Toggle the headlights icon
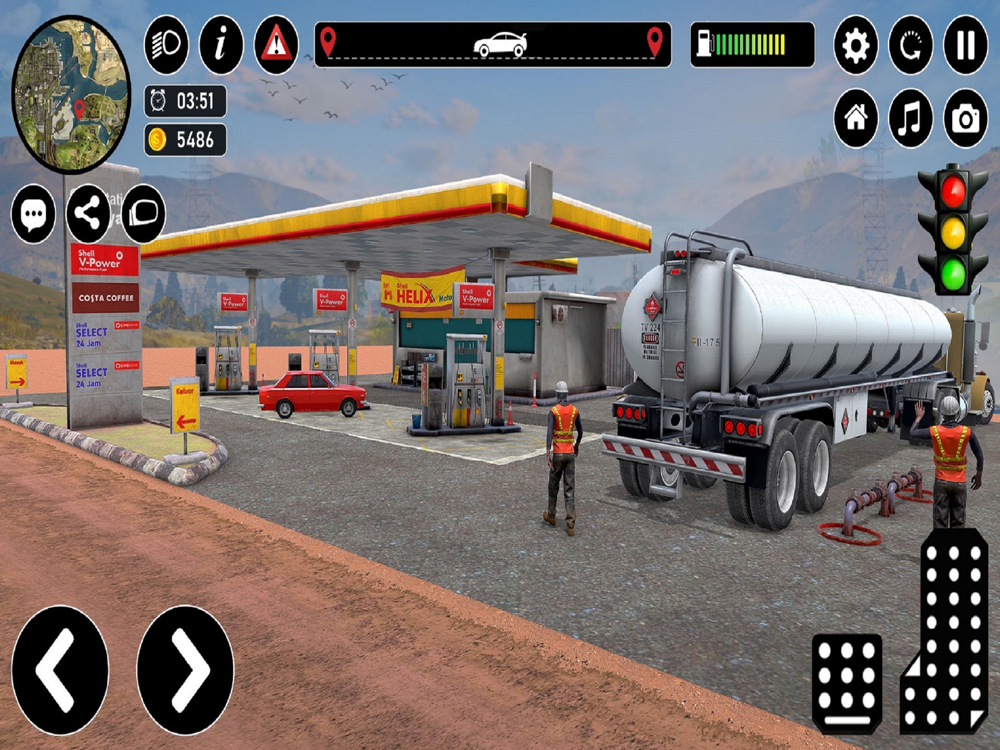Screen dimensions: 1000x750 coord(166,45)
